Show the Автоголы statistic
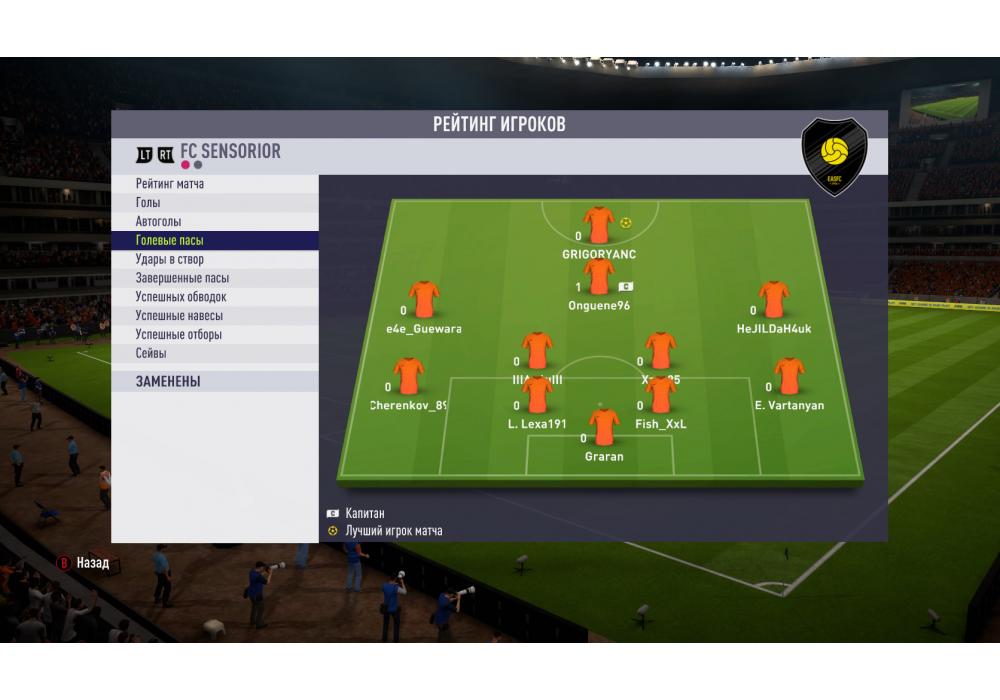Image resolution: width=1000 pixels, height=700 pixels. (x=158, y=222)
